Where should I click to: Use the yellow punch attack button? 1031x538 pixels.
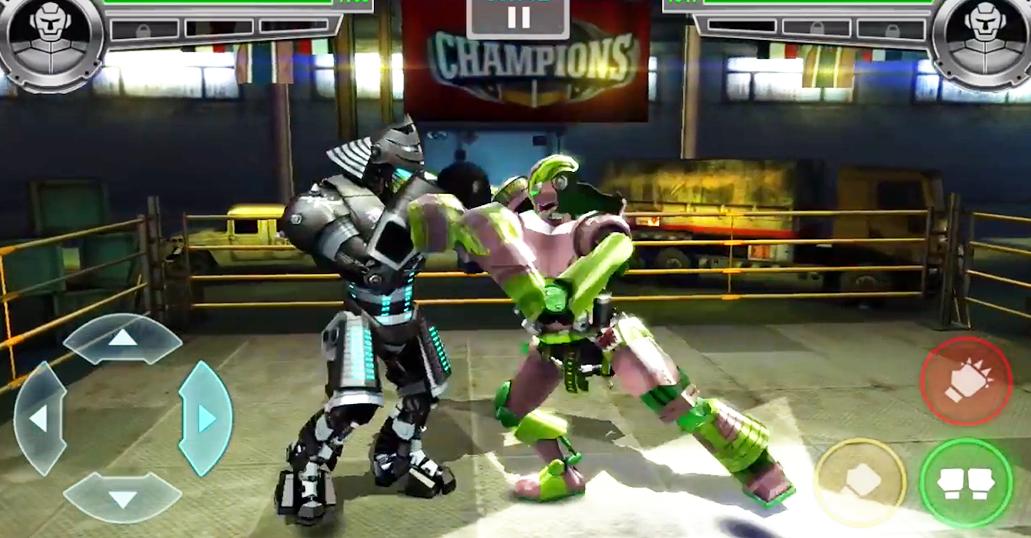click(860, 482)
